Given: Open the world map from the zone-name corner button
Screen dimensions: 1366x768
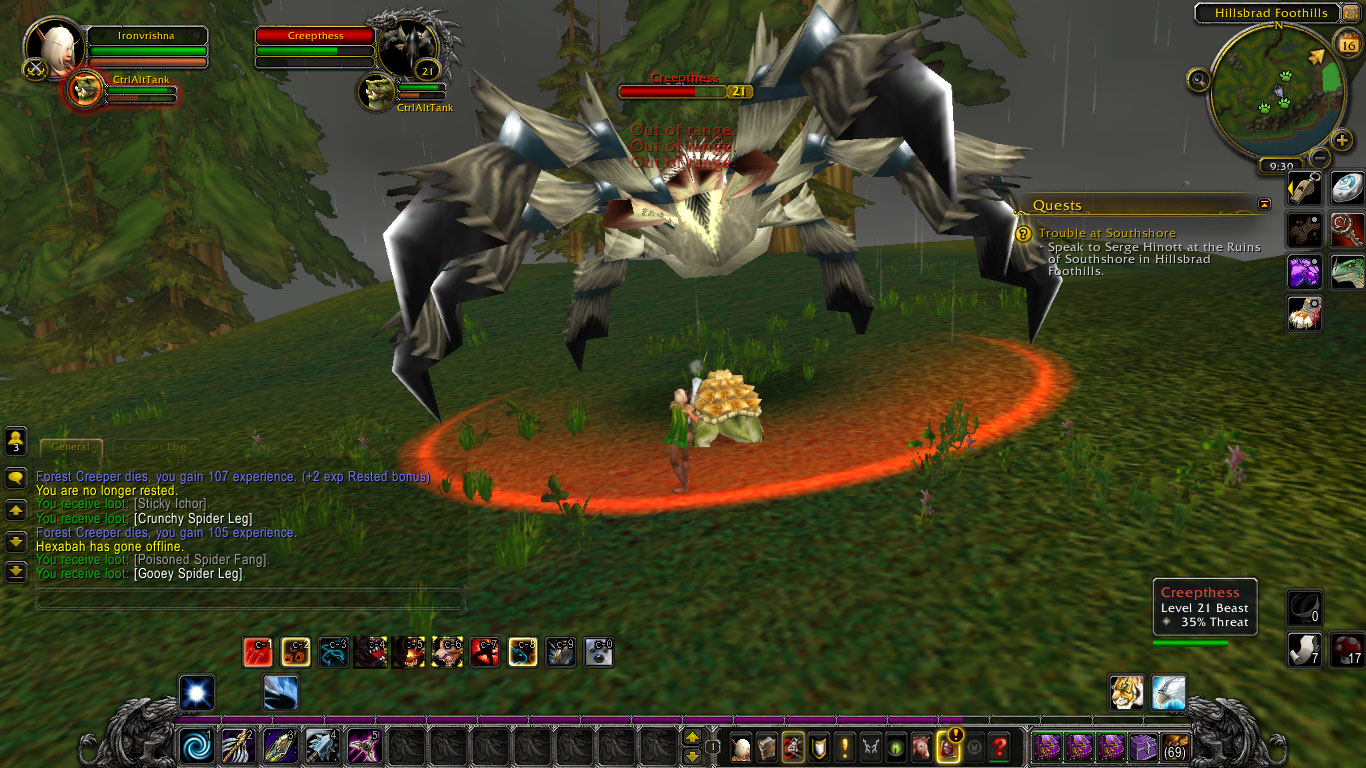Looking at the screenshot, I should point(1347,13).
